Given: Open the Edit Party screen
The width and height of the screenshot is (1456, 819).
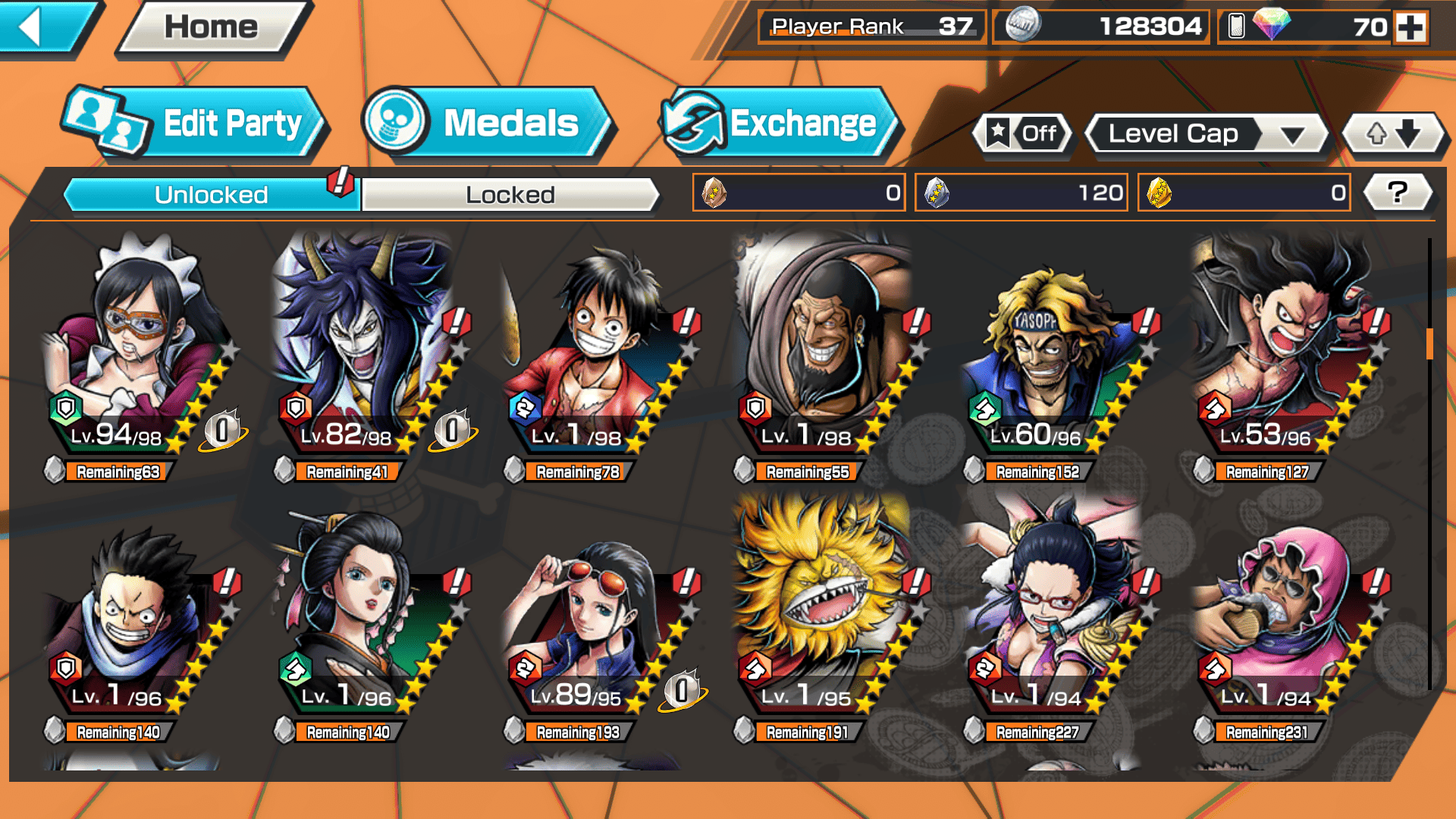Looking at the screenshot, I should pos(196,124).
